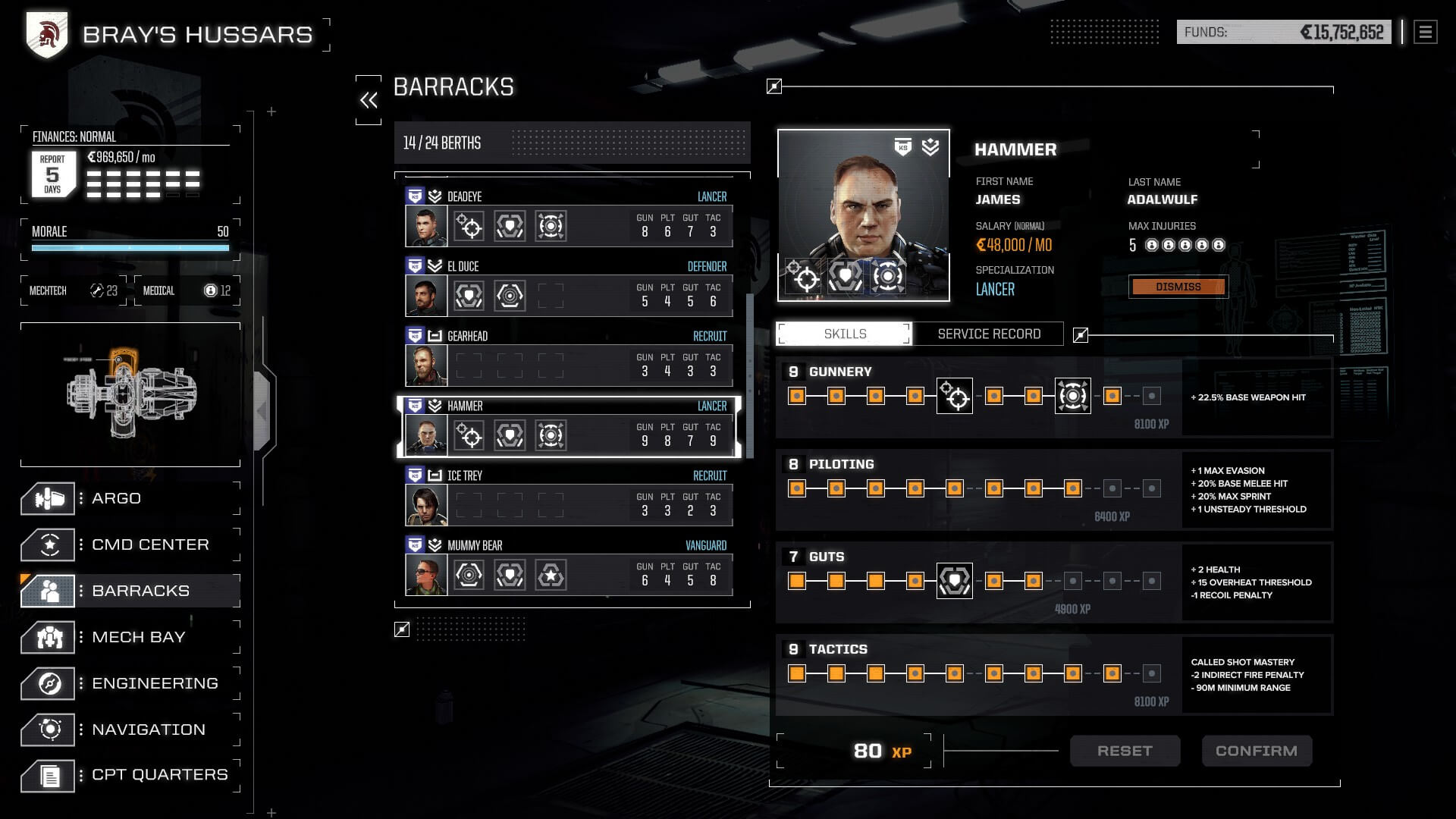Choose El Duce in the barracks list

click(569, 288)
